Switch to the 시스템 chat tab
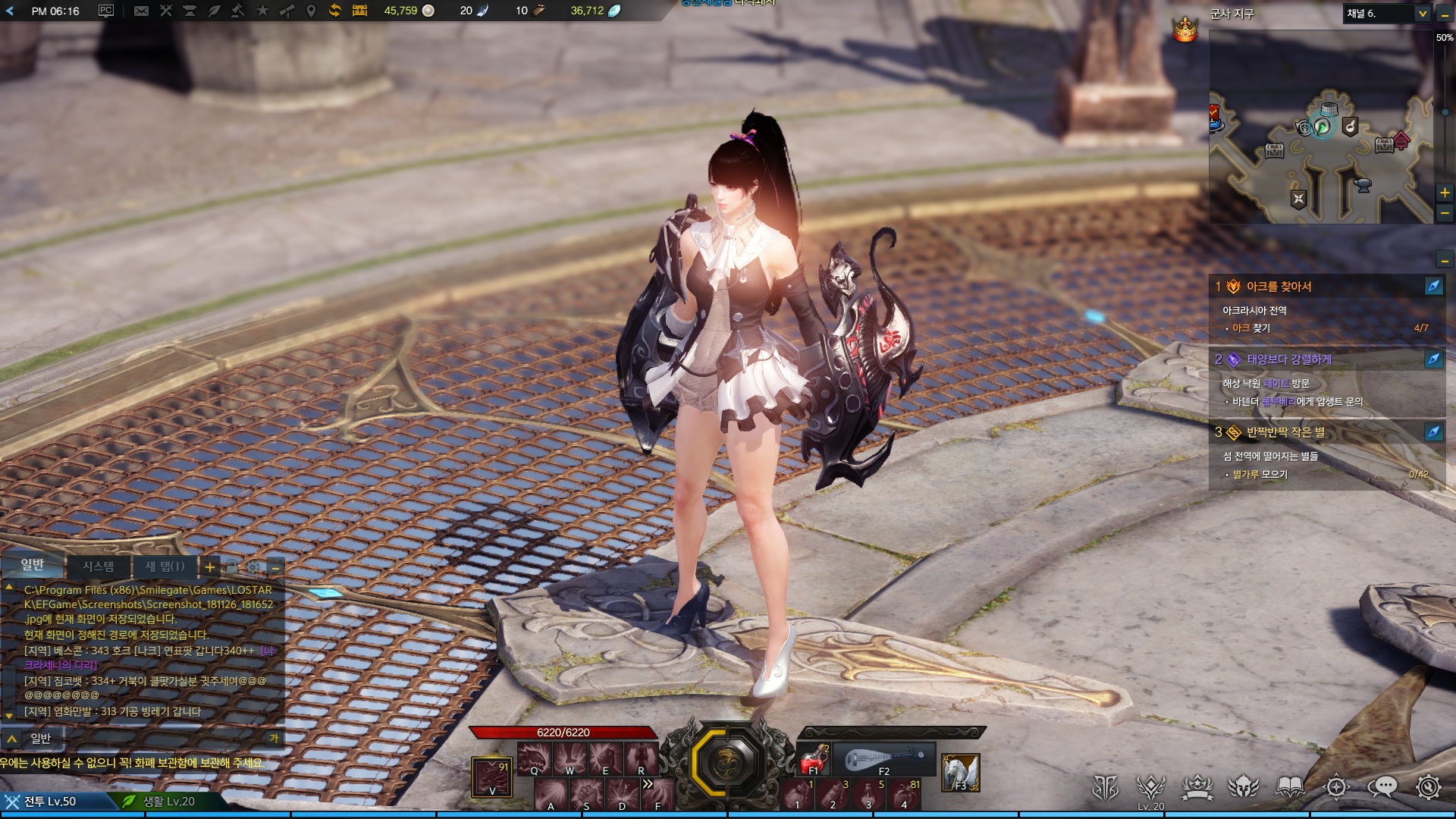 (x=99, y=566)
